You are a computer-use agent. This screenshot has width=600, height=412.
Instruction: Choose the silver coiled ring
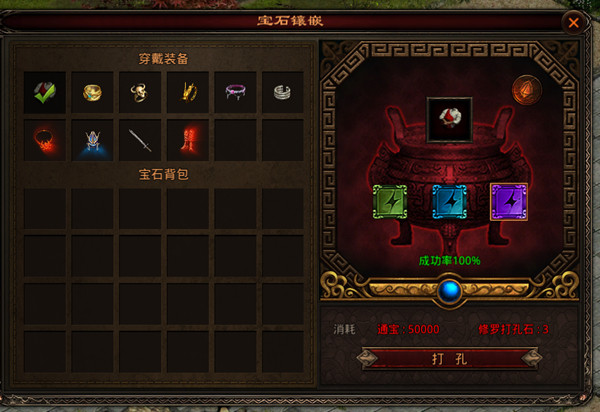(x=283, y=92)
